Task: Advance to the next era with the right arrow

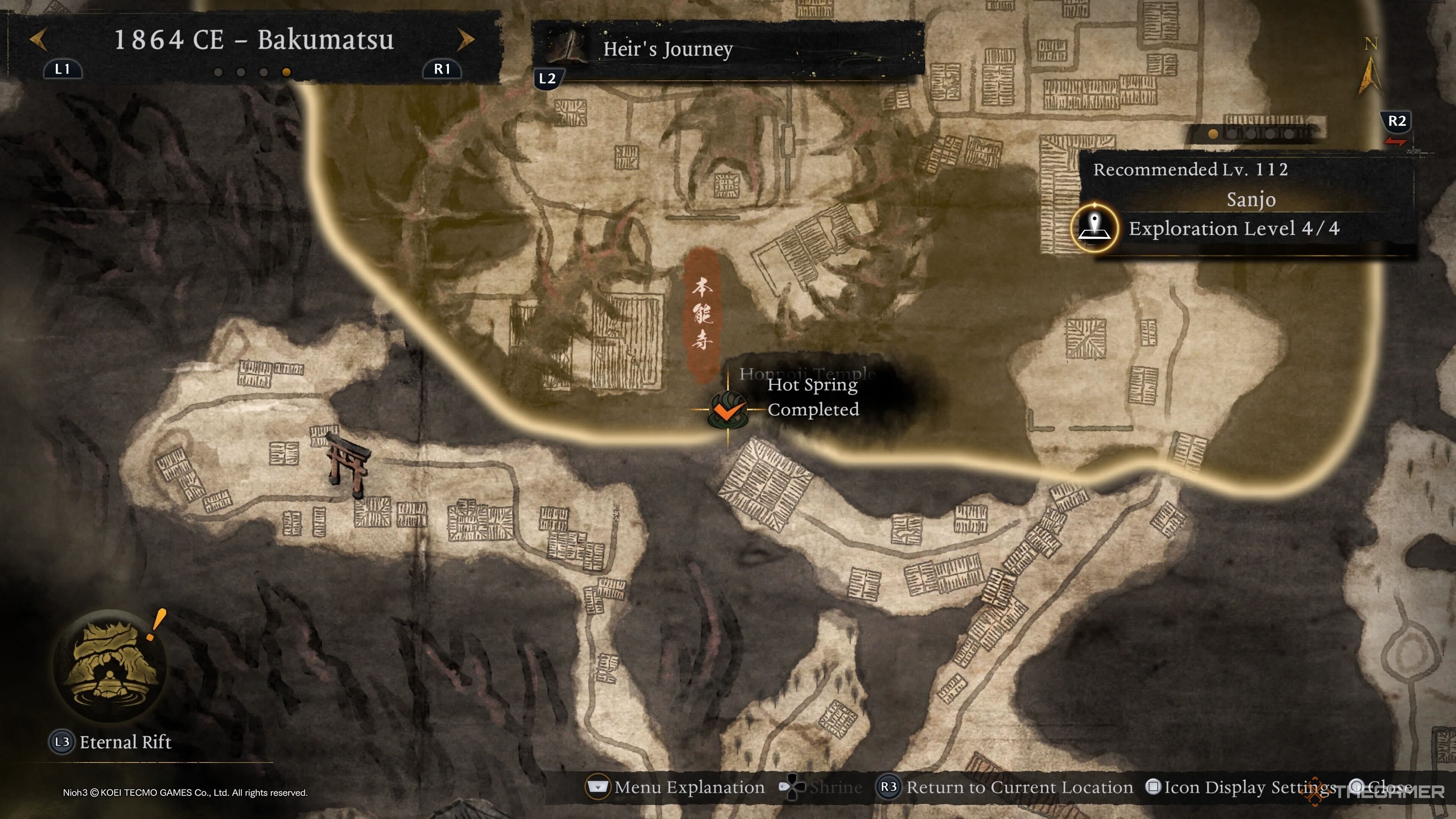Action: click(465, 39)
